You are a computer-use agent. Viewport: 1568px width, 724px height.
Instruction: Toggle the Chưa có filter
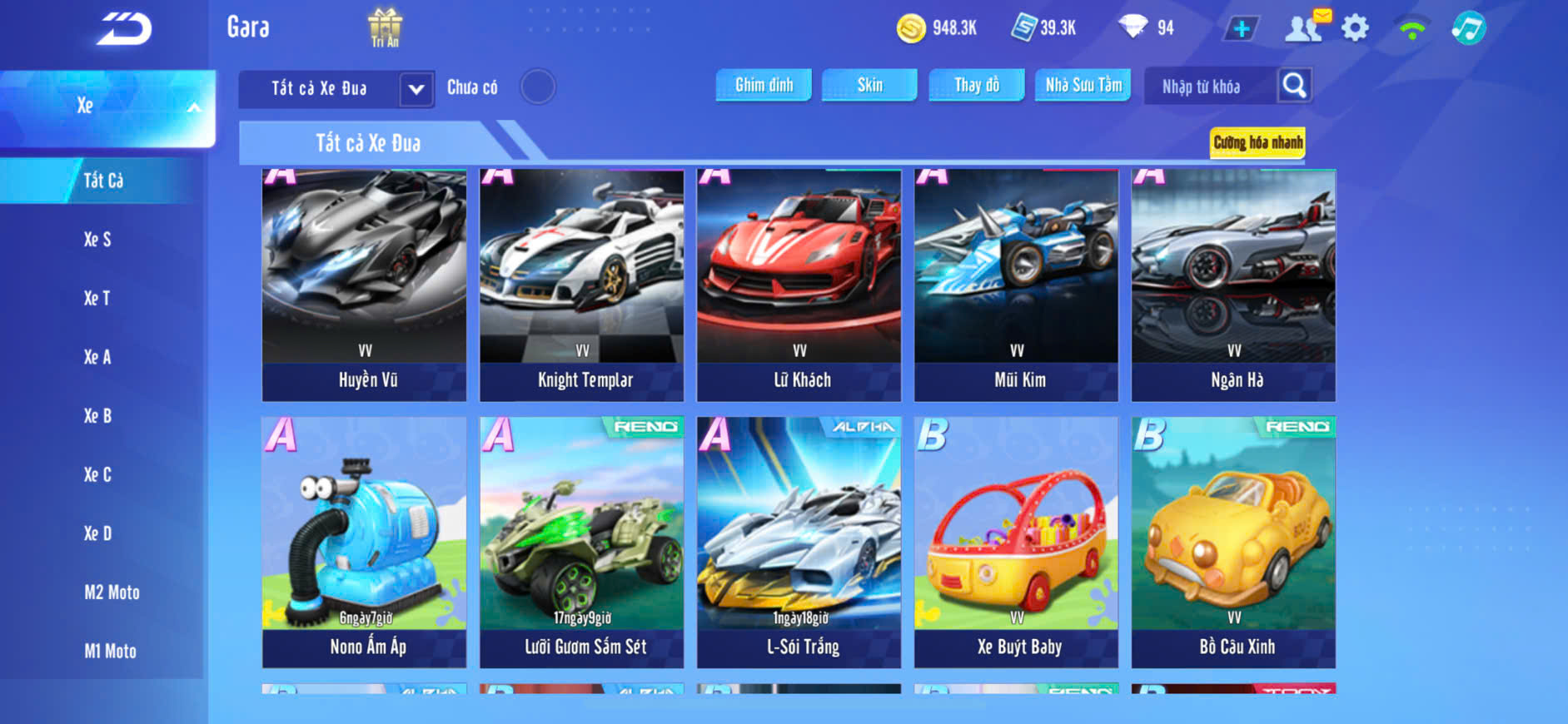[538, 87]
